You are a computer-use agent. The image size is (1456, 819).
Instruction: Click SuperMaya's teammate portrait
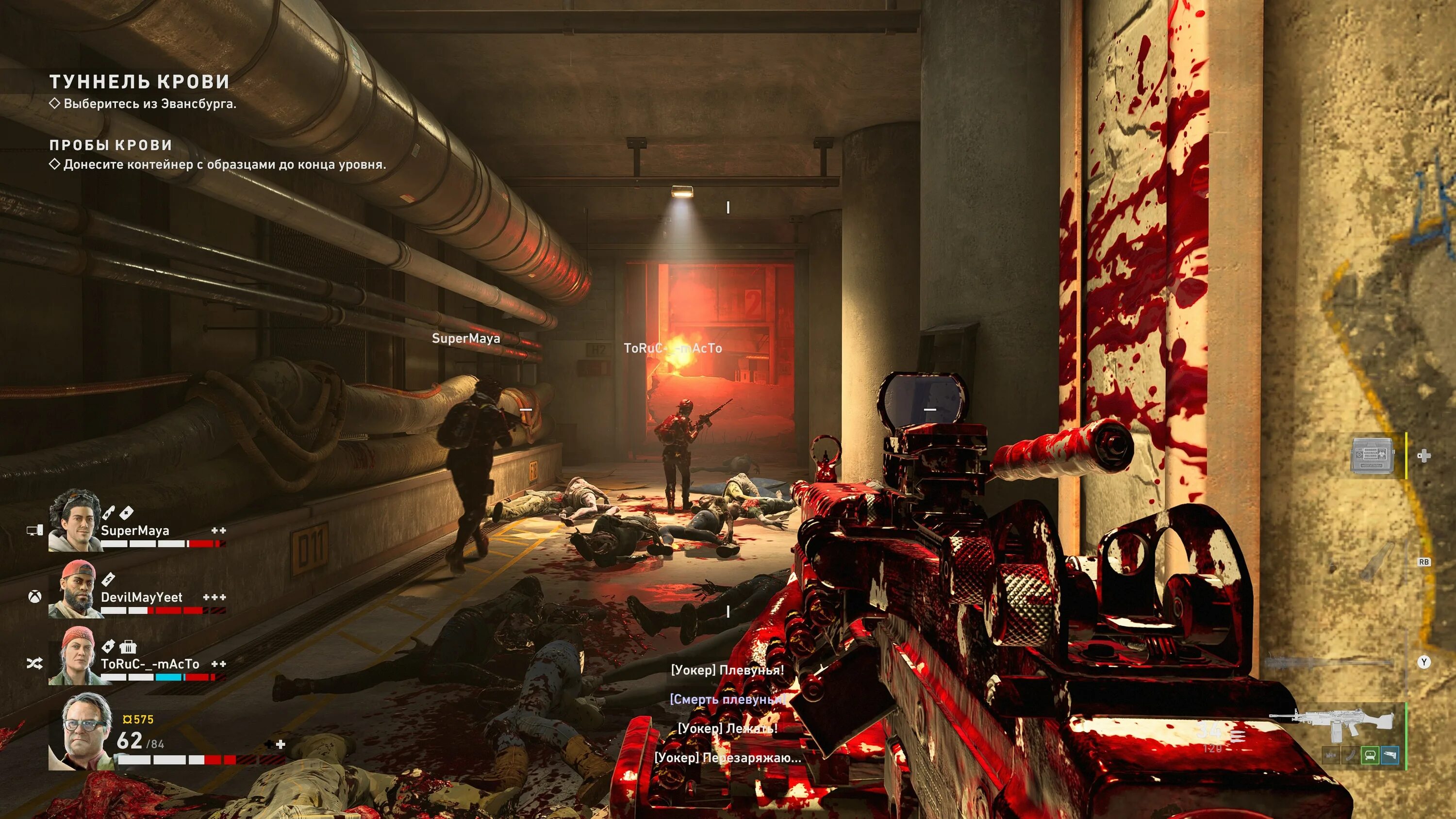(75, 521)
